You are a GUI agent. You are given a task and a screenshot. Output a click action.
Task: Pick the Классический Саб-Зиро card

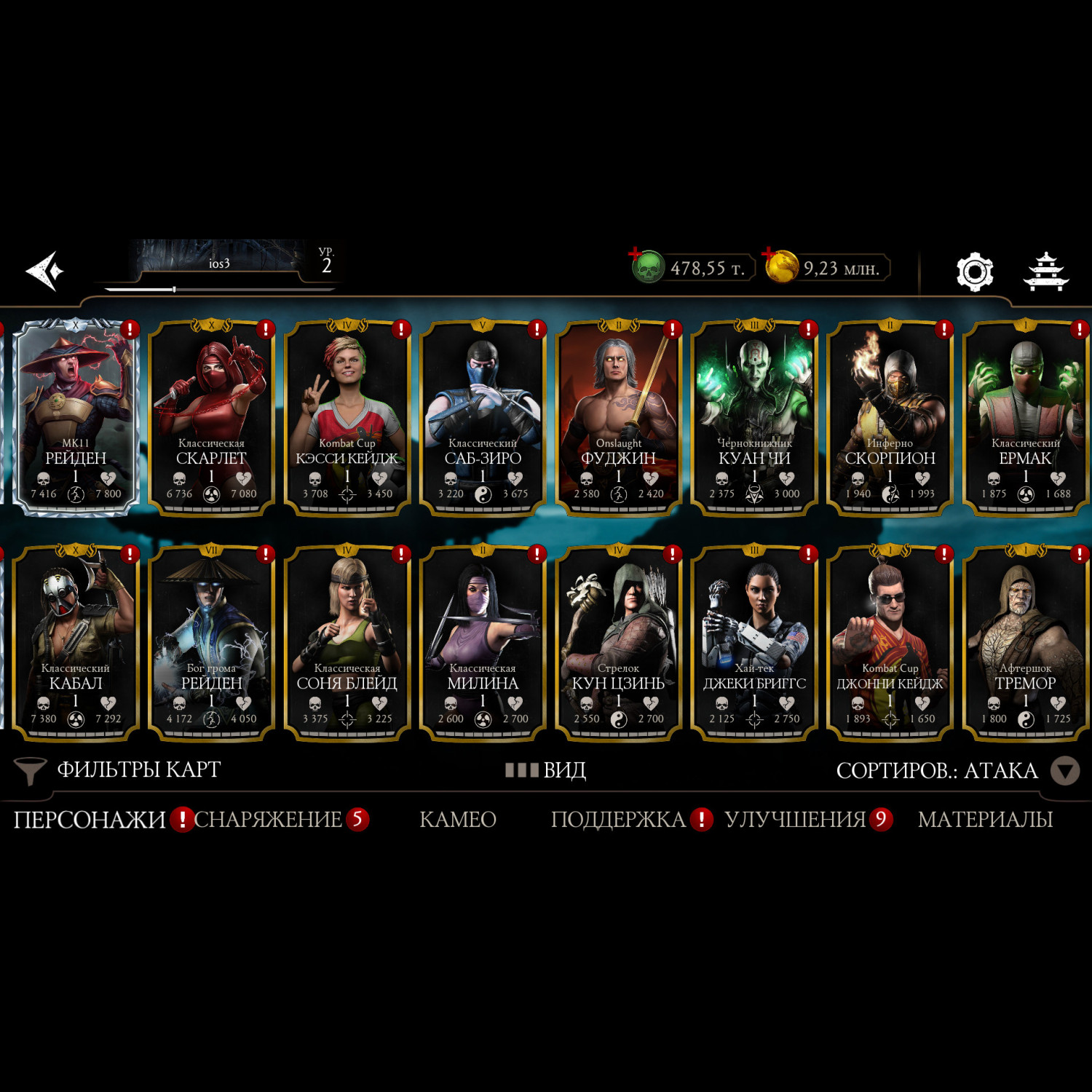click(x=483, y=417)
